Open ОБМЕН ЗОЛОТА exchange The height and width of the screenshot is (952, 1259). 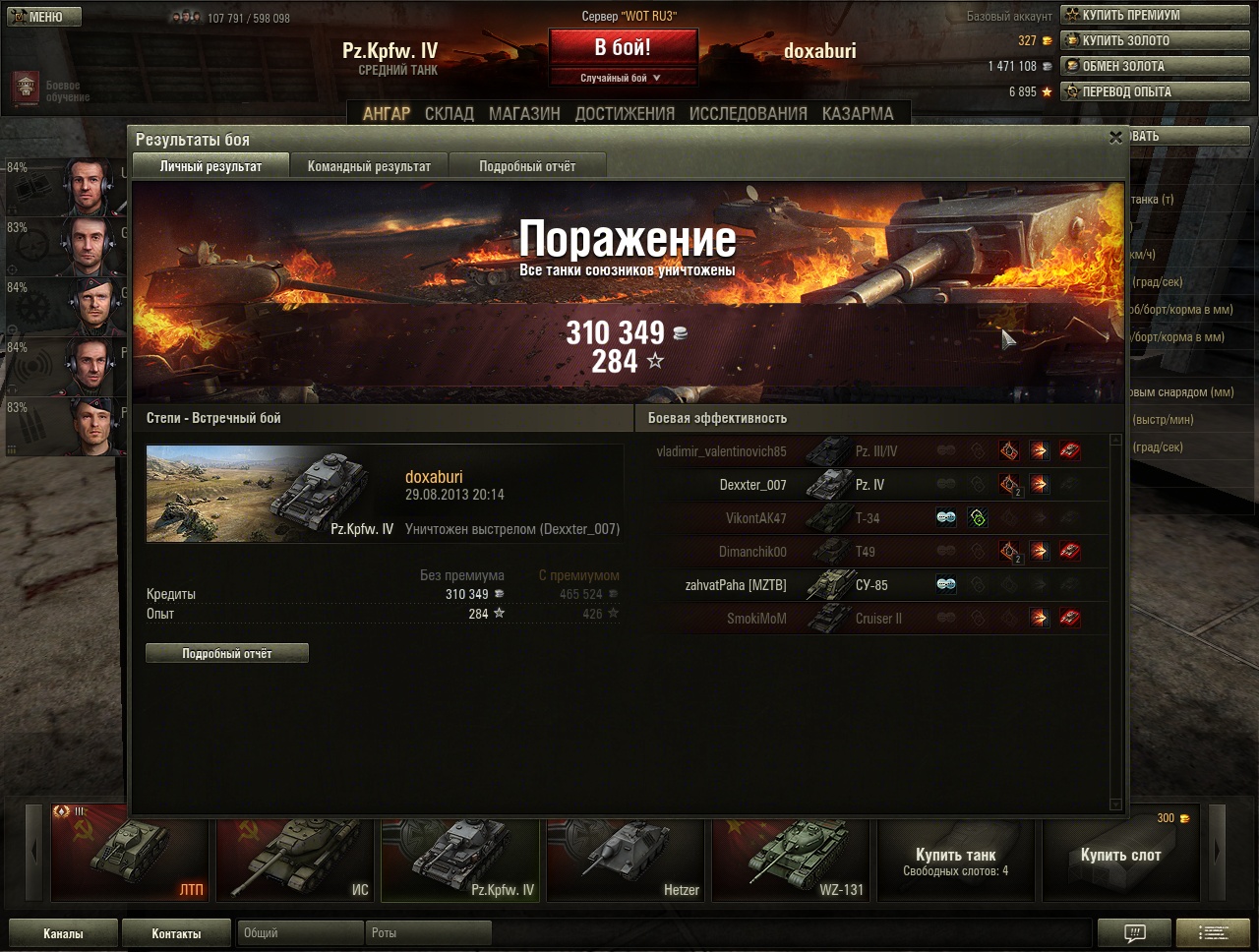click(1154, 66)
